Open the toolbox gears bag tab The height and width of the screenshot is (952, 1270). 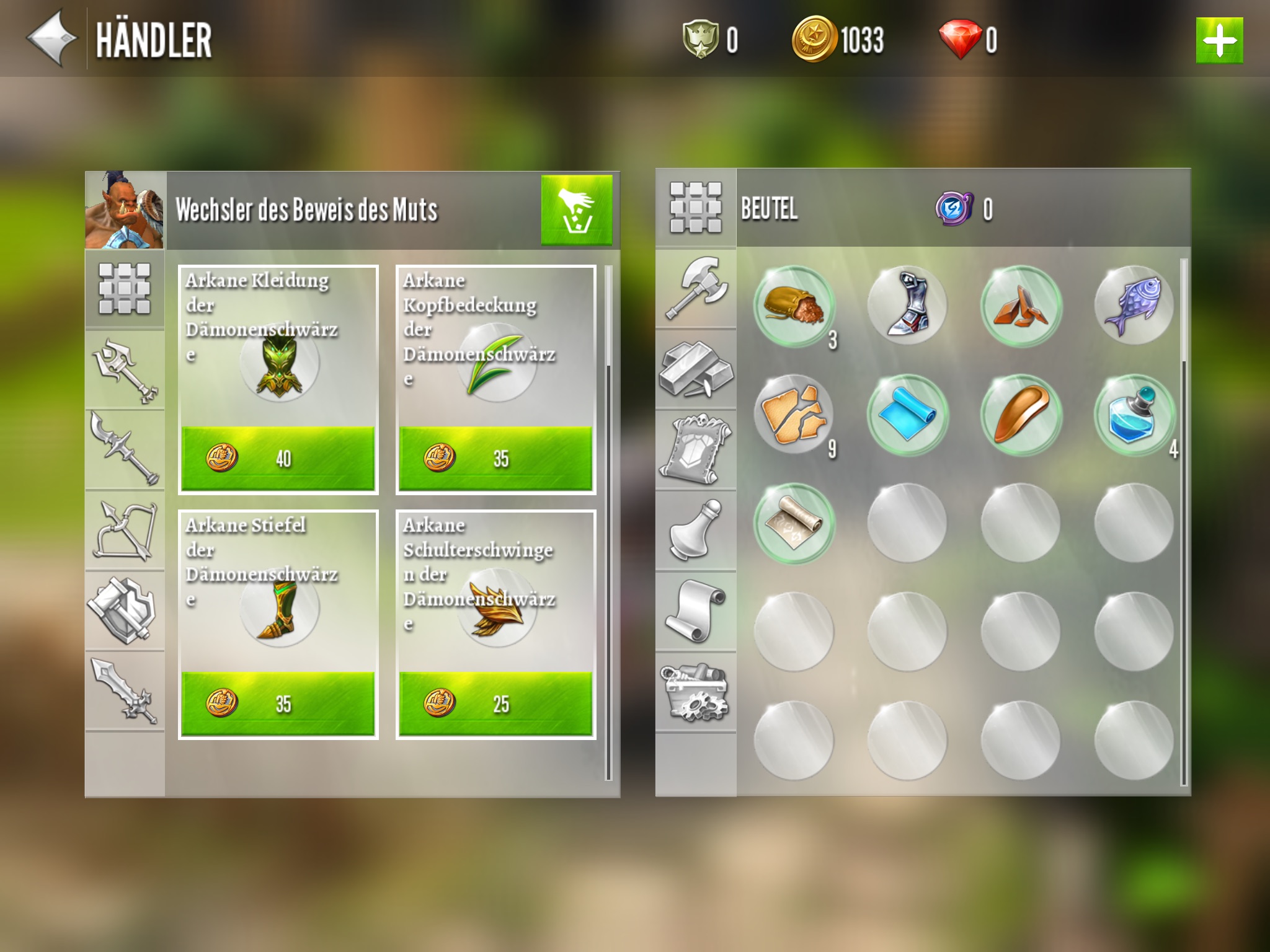point(696,692)
